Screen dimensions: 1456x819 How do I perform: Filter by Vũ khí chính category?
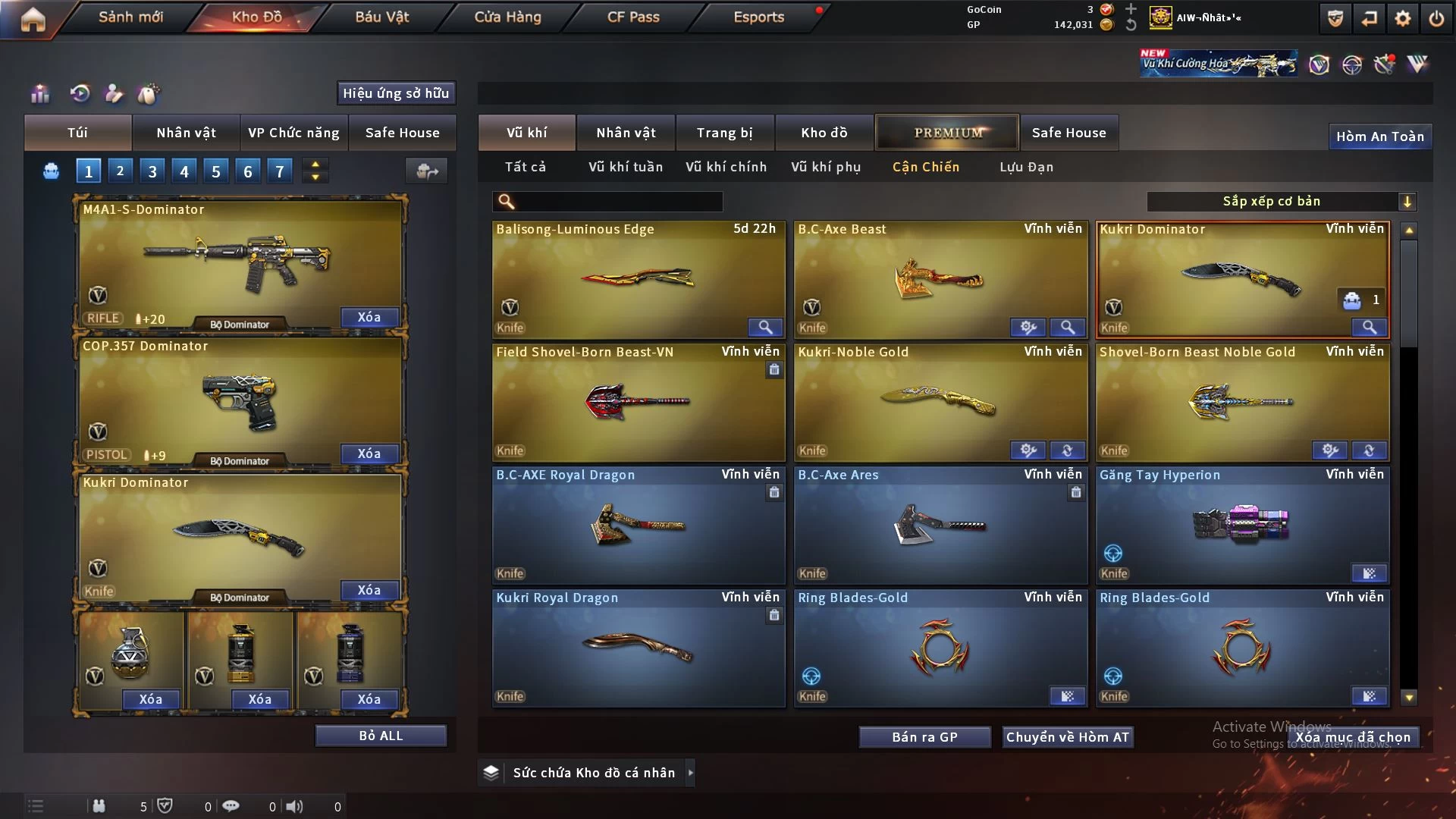tap(726, 167)
